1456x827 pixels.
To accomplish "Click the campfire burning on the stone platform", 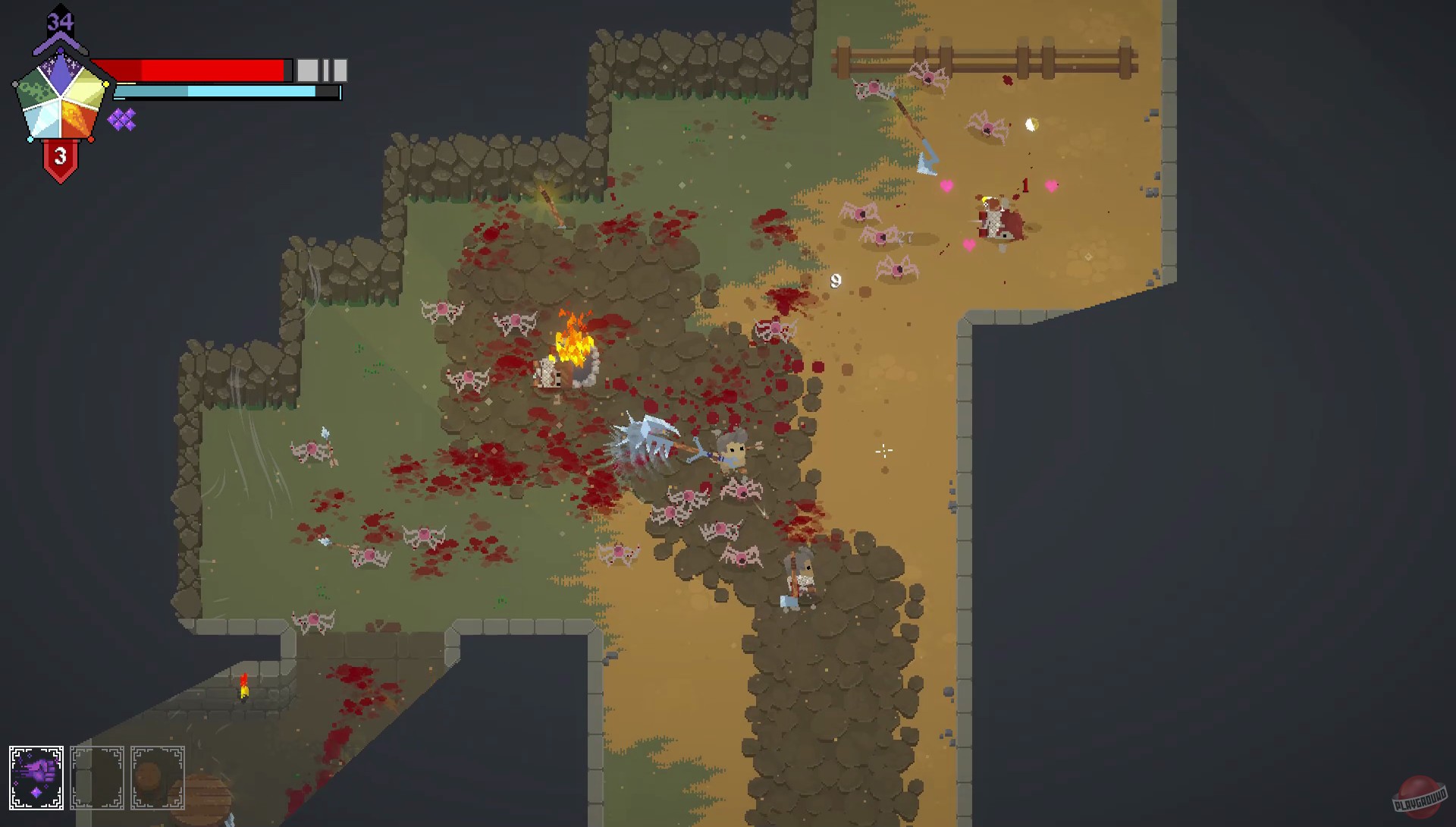I will [x=570, y=349].
